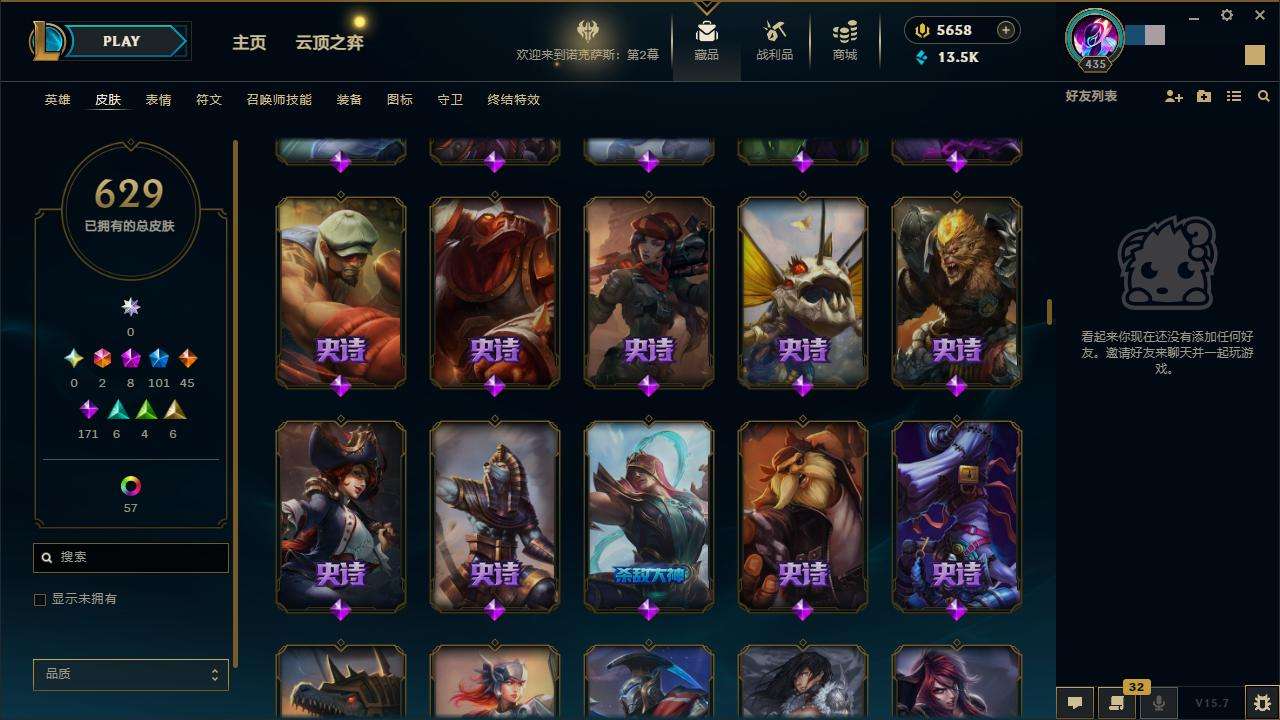Select the 表情 emotes tab

pyautogui.click(x=158, y=100)
